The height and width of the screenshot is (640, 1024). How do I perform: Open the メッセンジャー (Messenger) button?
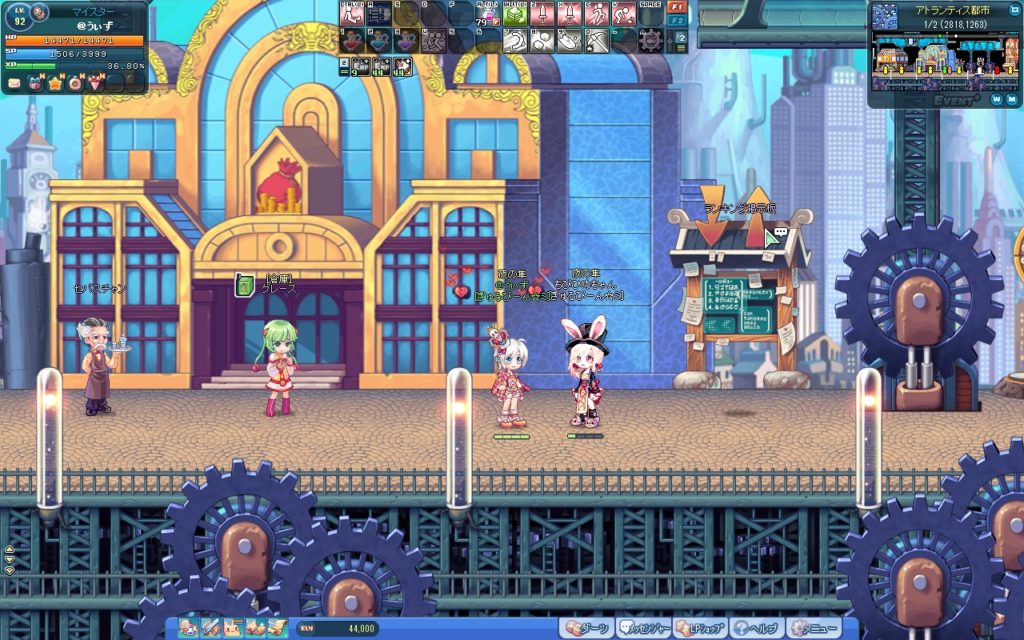click(x=642, y=629)
